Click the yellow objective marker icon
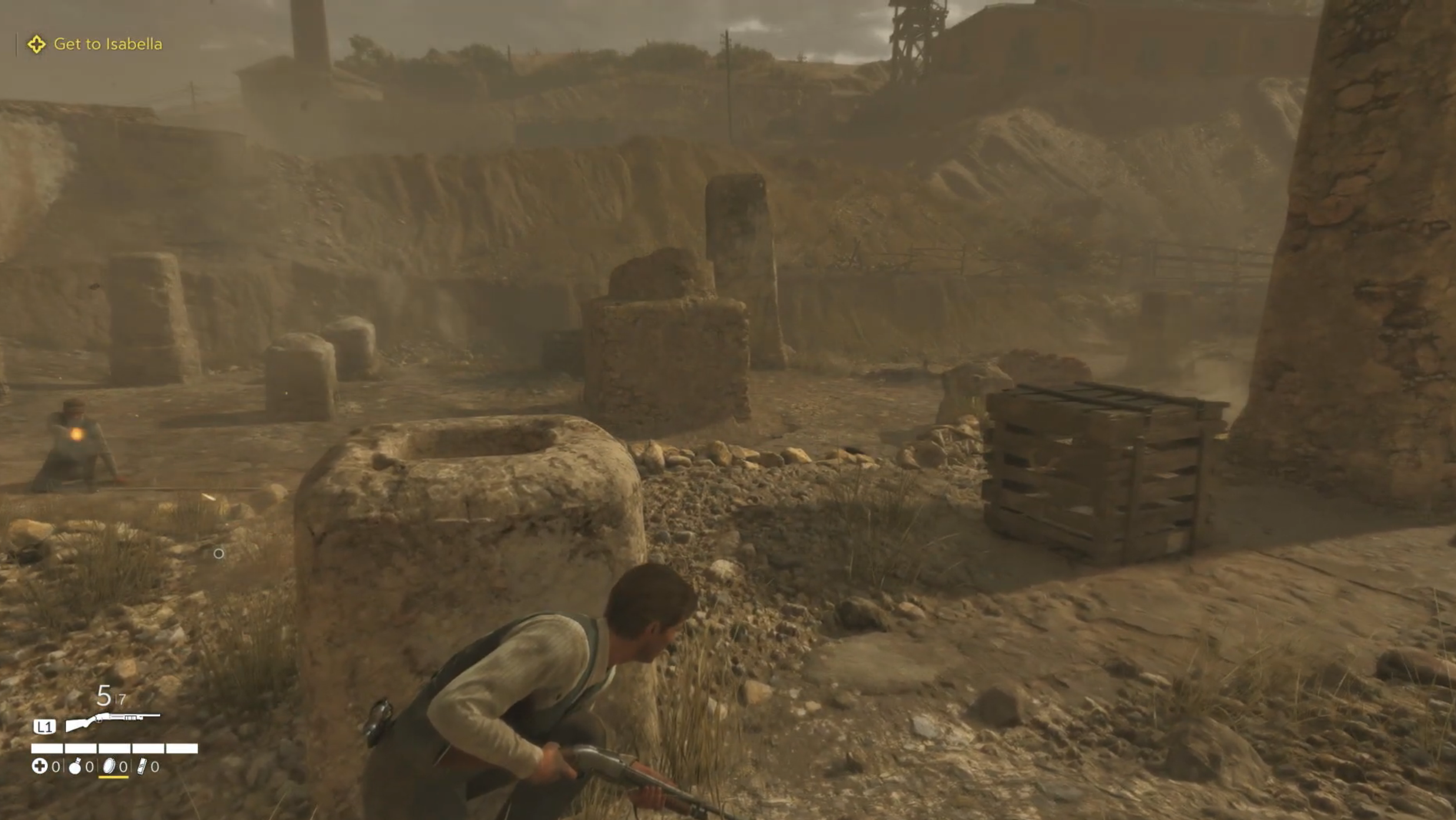Viewport: 1456px width, 820px height. [x=37, y=44]
